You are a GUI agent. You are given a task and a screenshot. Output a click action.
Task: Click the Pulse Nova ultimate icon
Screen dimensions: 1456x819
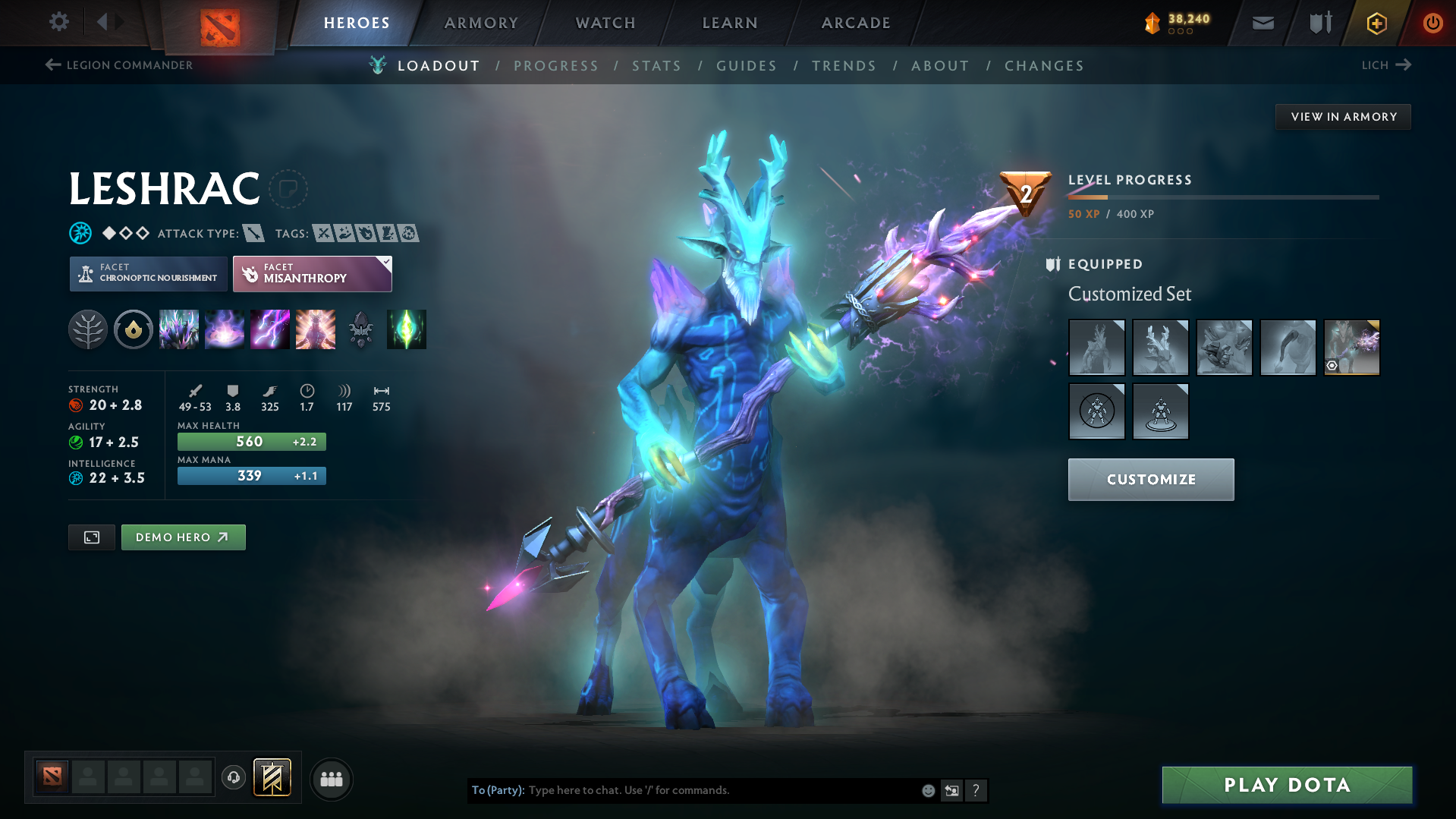315,329
